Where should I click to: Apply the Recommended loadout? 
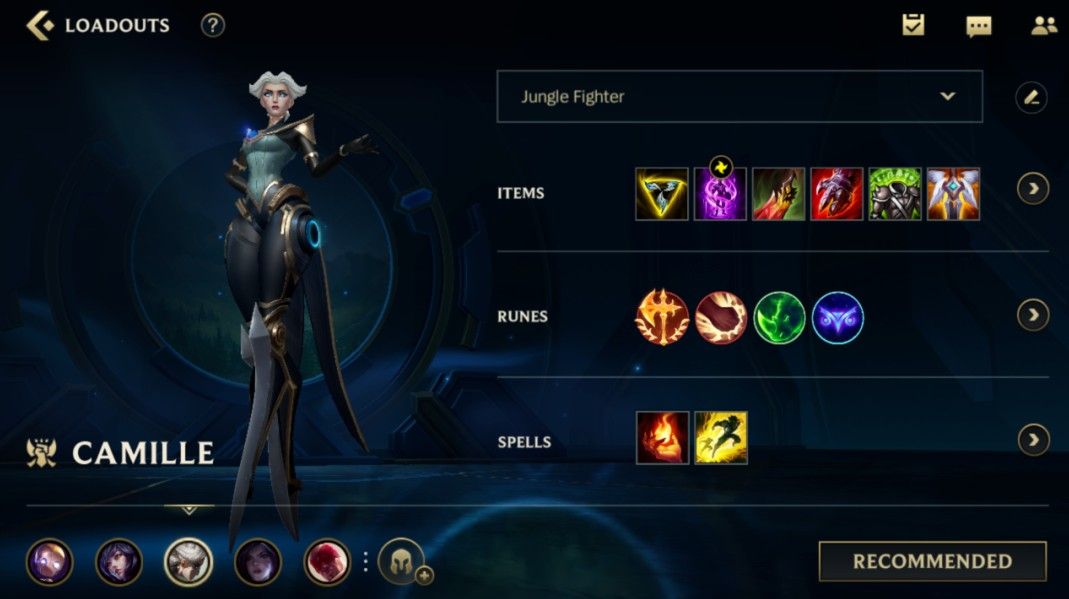click(932, 561)
